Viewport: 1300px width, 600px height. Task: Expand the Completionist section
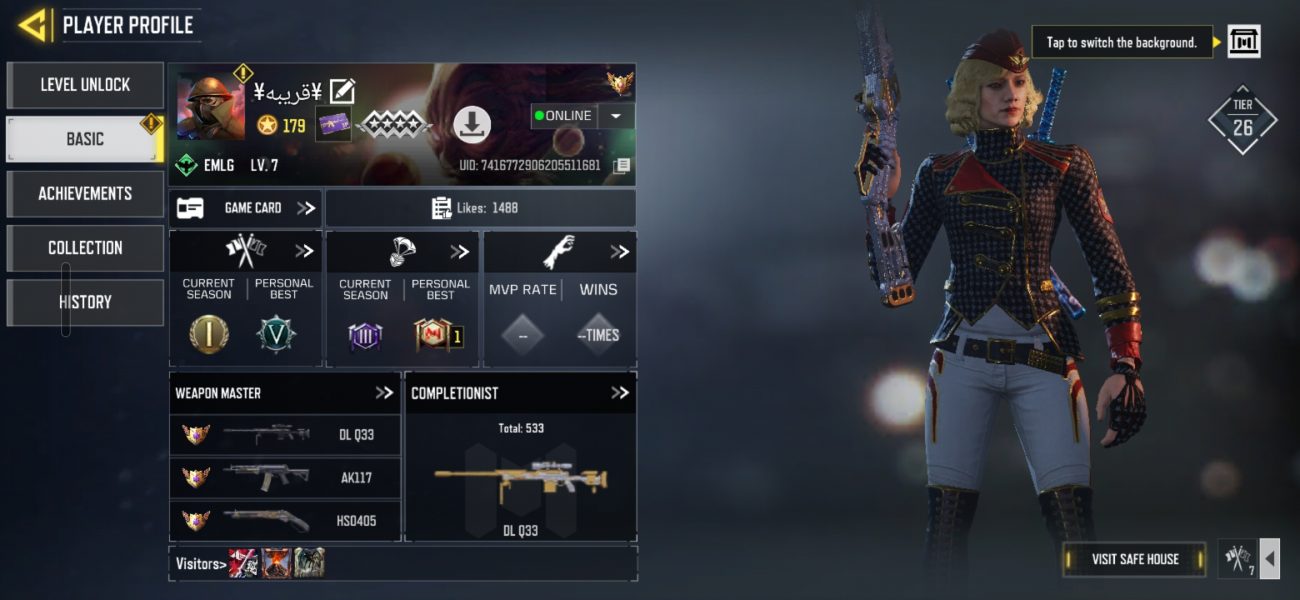point(620,393)
